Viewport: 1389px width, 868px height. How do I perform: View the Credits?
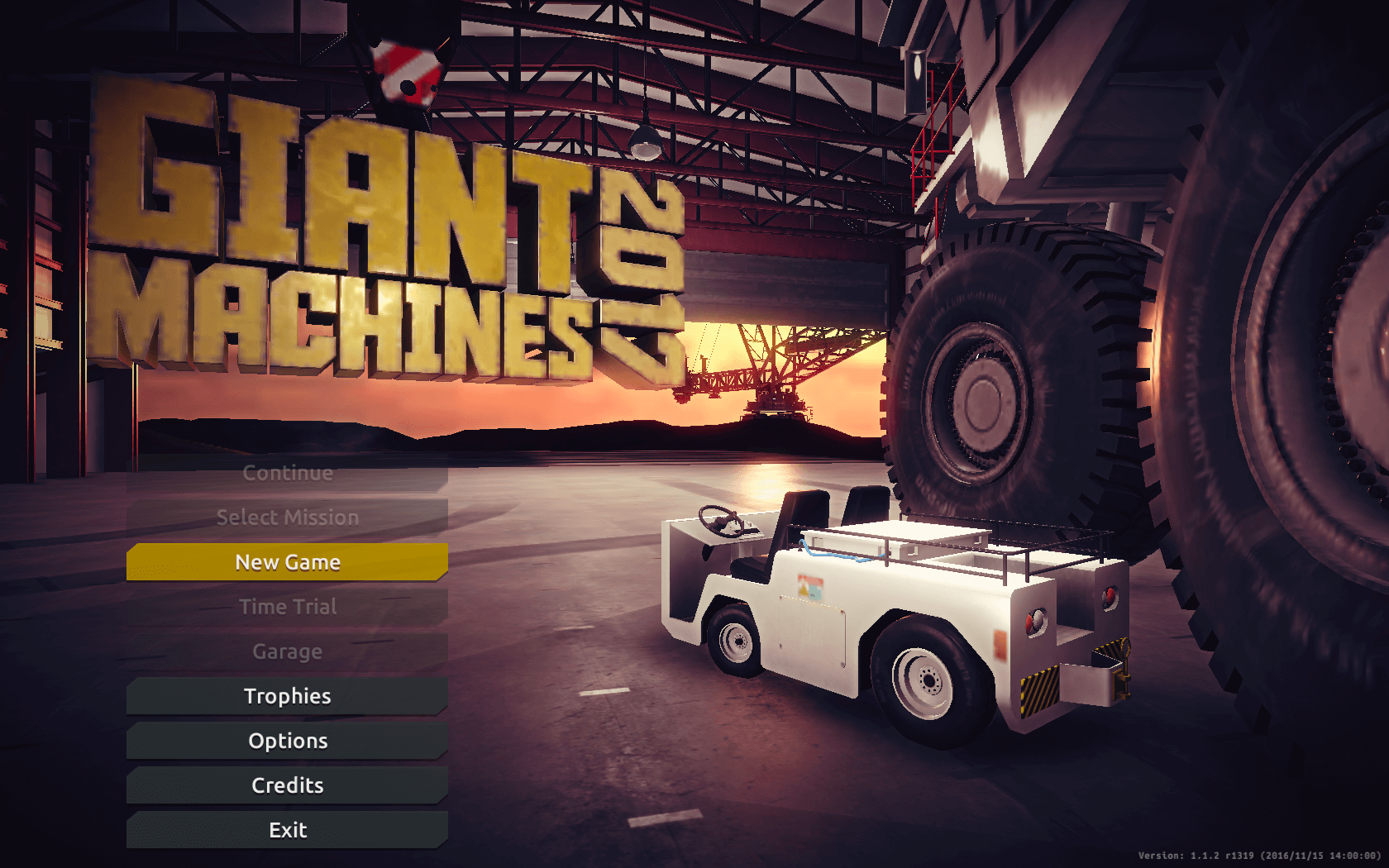287,785
